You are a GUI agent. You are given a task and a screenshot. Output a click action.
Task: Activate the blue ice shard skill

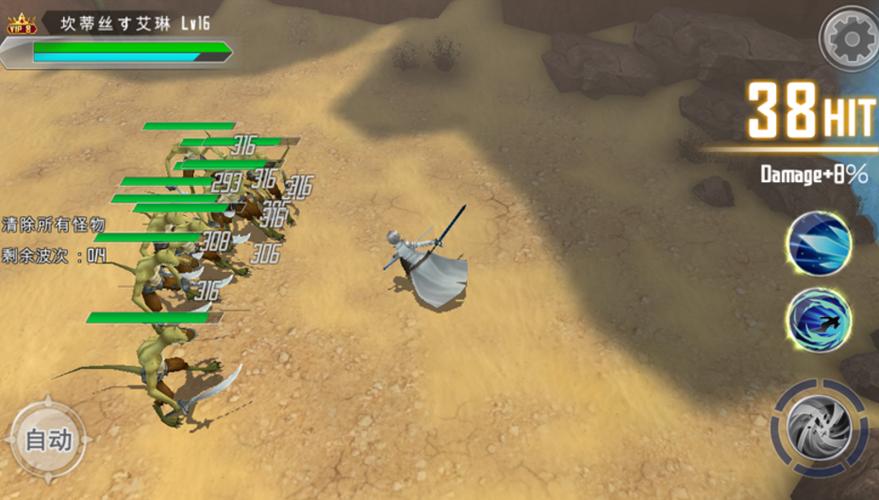pos(818,243)
